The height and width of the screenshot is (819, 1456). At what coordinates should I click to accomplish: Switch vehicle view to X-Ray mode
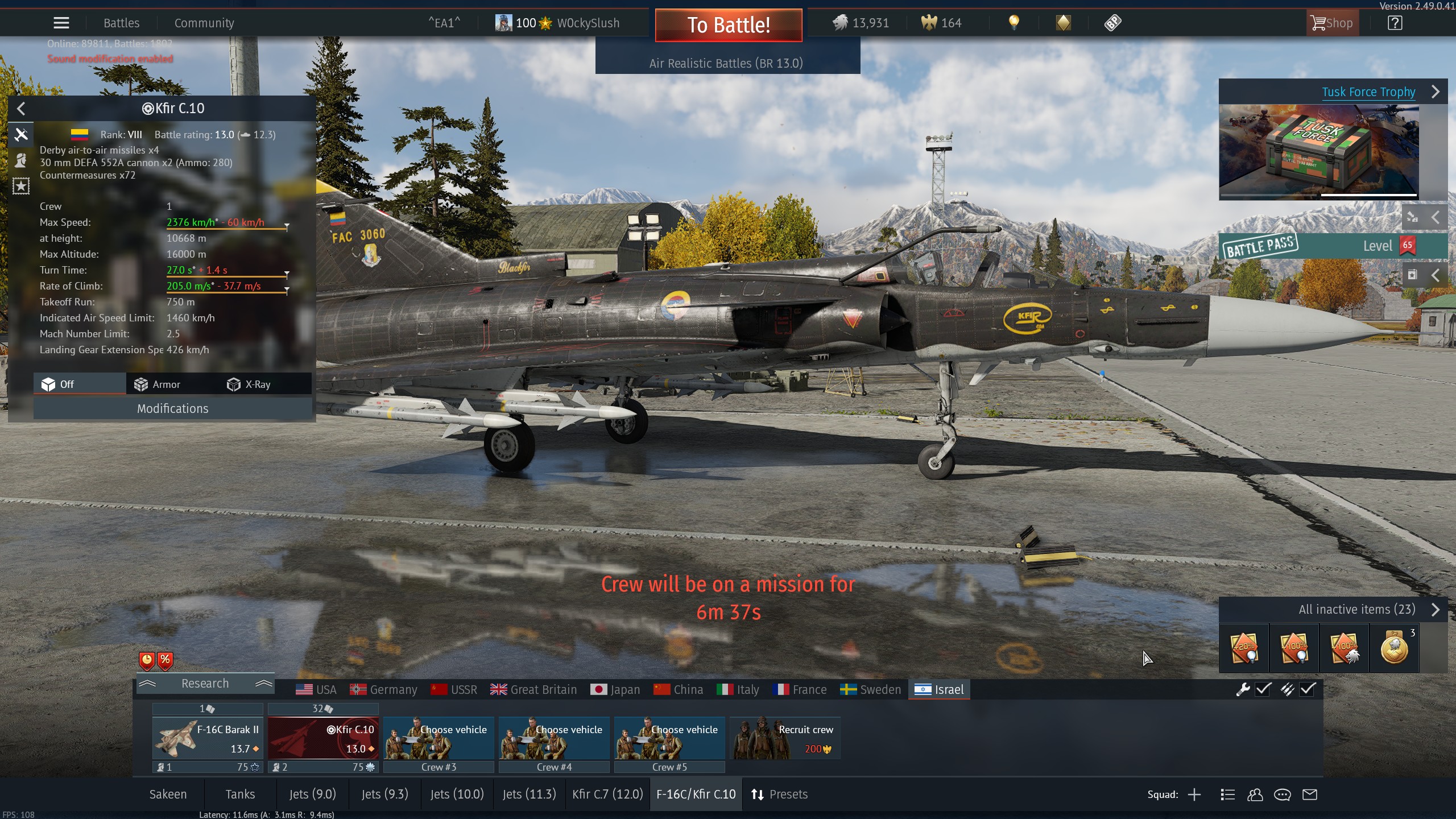click(250, 384)
